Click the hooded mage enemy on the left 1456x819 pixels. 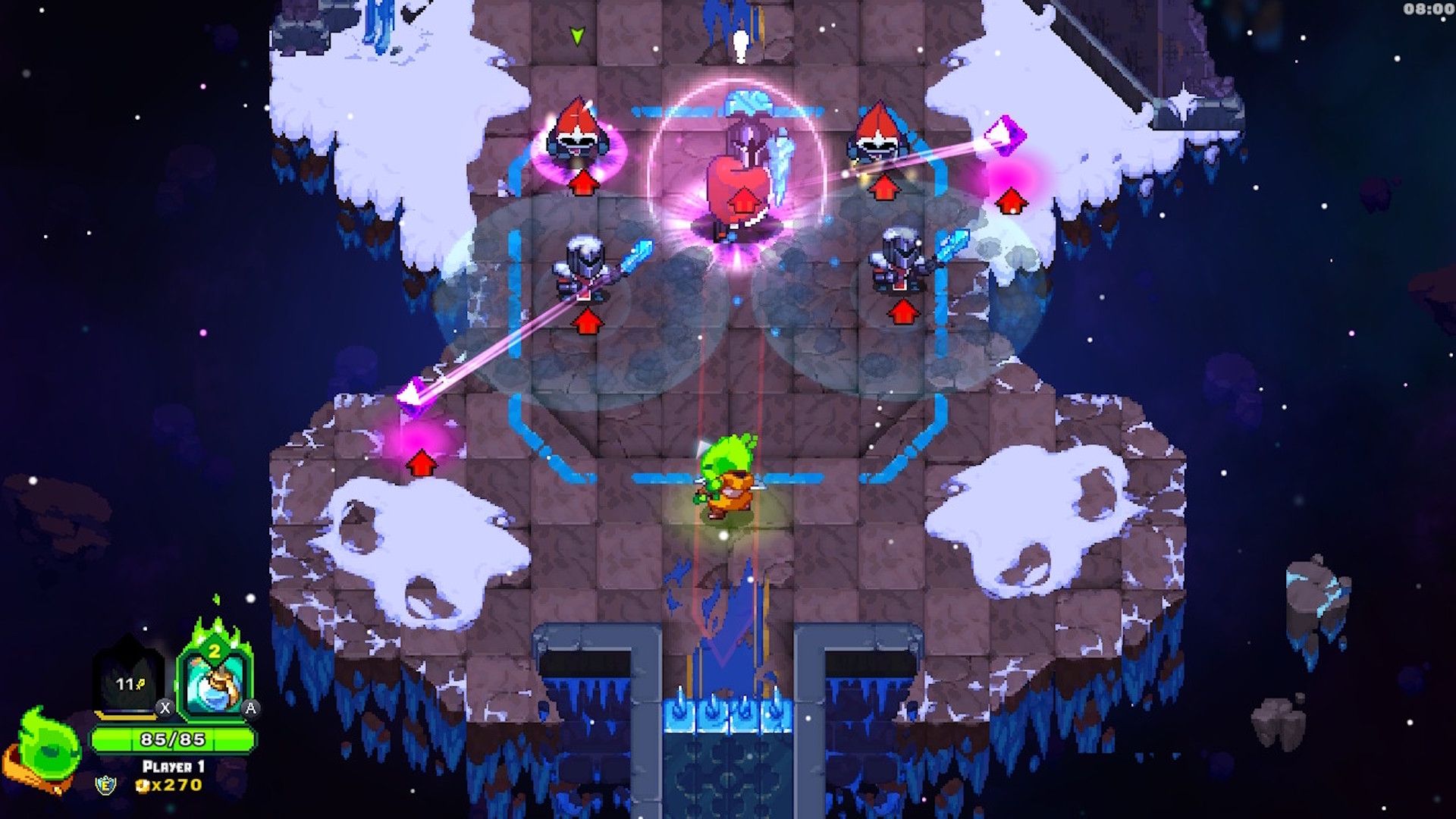point(578,136)
